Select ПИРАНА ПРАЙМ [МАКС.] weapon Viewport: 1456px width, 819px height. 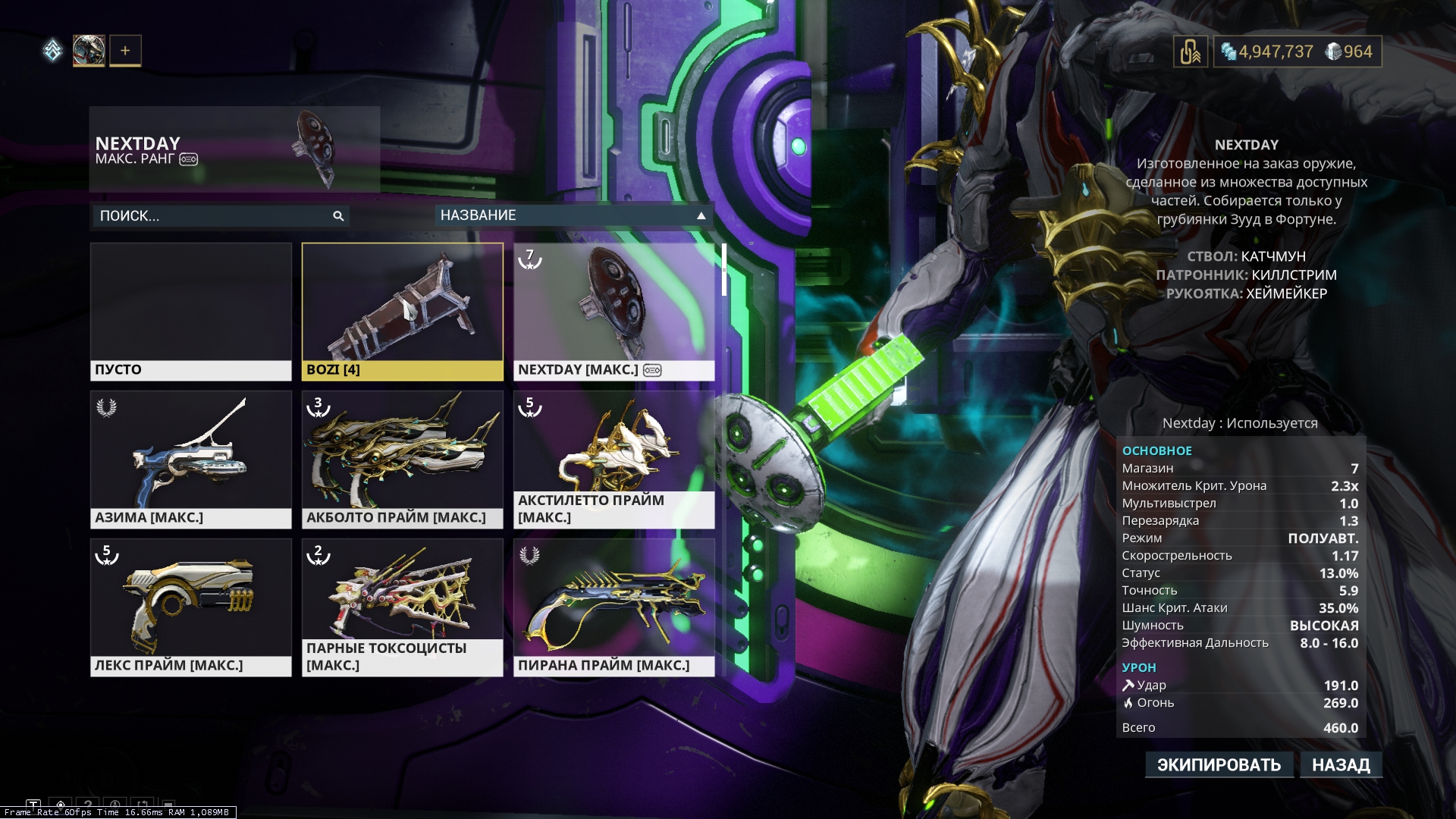[x=613, y=607]
